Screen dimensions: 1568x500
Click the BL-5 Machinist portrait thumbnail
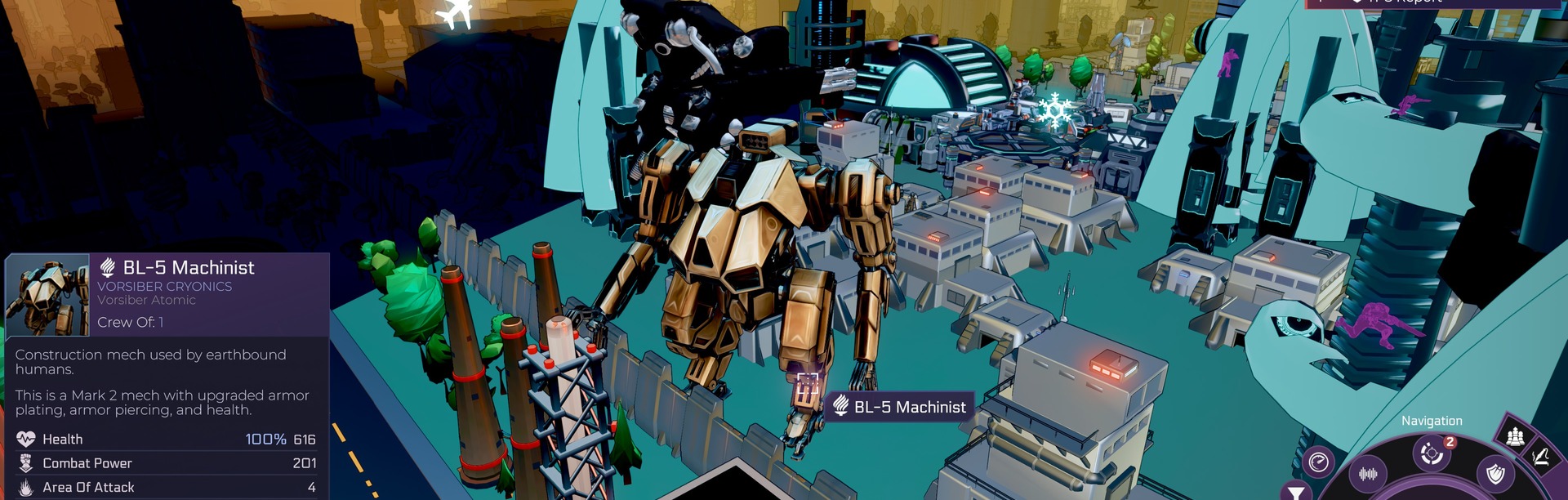[x=47, y=294]
